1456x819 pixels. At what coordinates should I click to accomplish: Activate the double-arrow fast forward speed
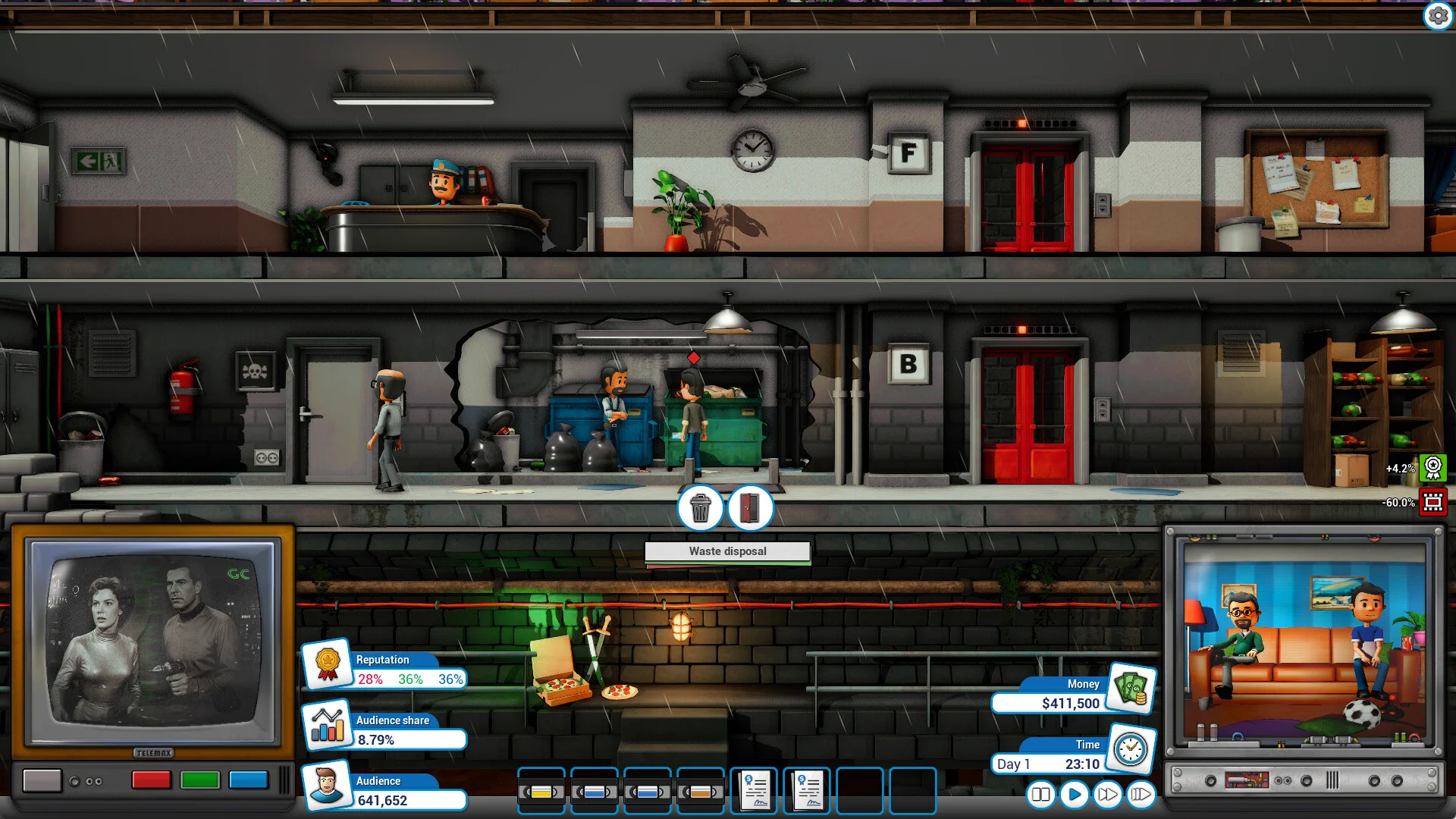pos(1107,795)
